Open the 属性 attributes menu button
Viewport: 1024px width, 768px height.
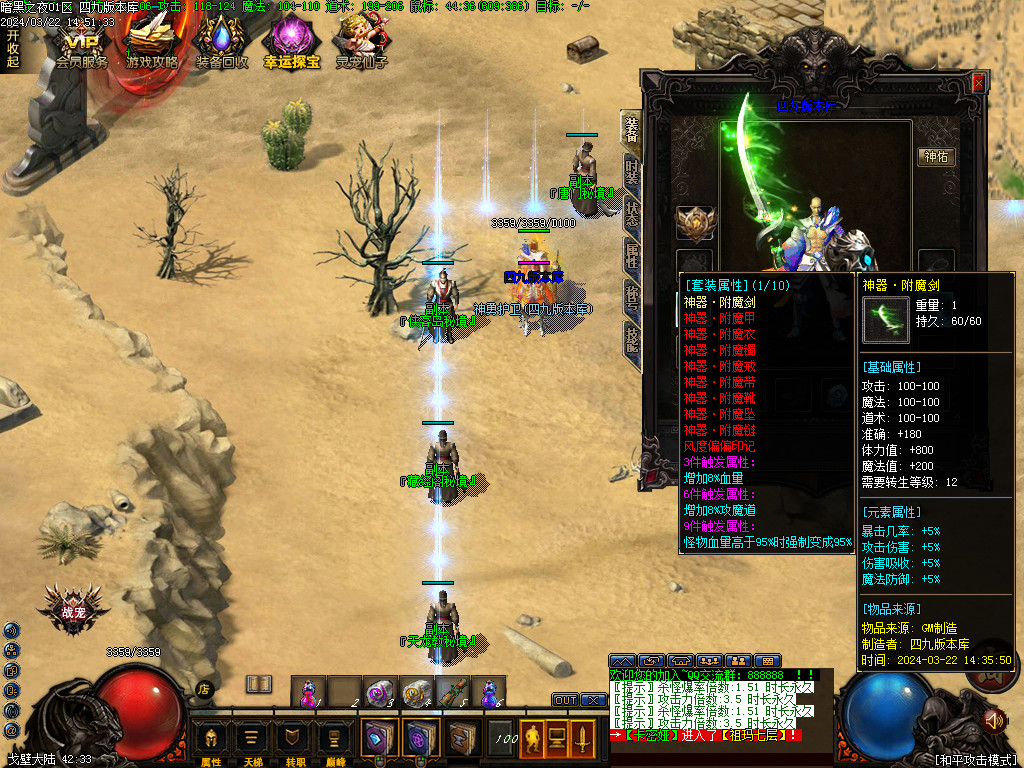tap(211, 741)
